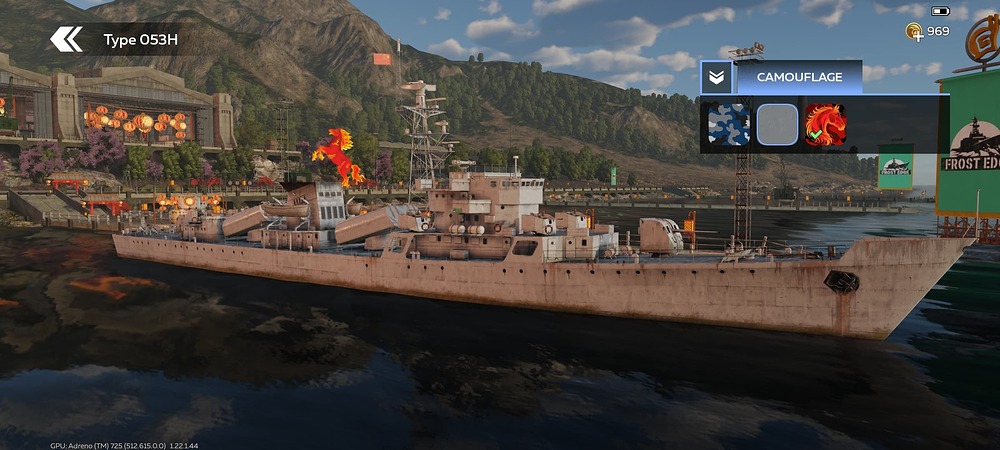The image size is (1000, 450).
Task: Choose the plain gray camouflage
Action: pos(777,125)
